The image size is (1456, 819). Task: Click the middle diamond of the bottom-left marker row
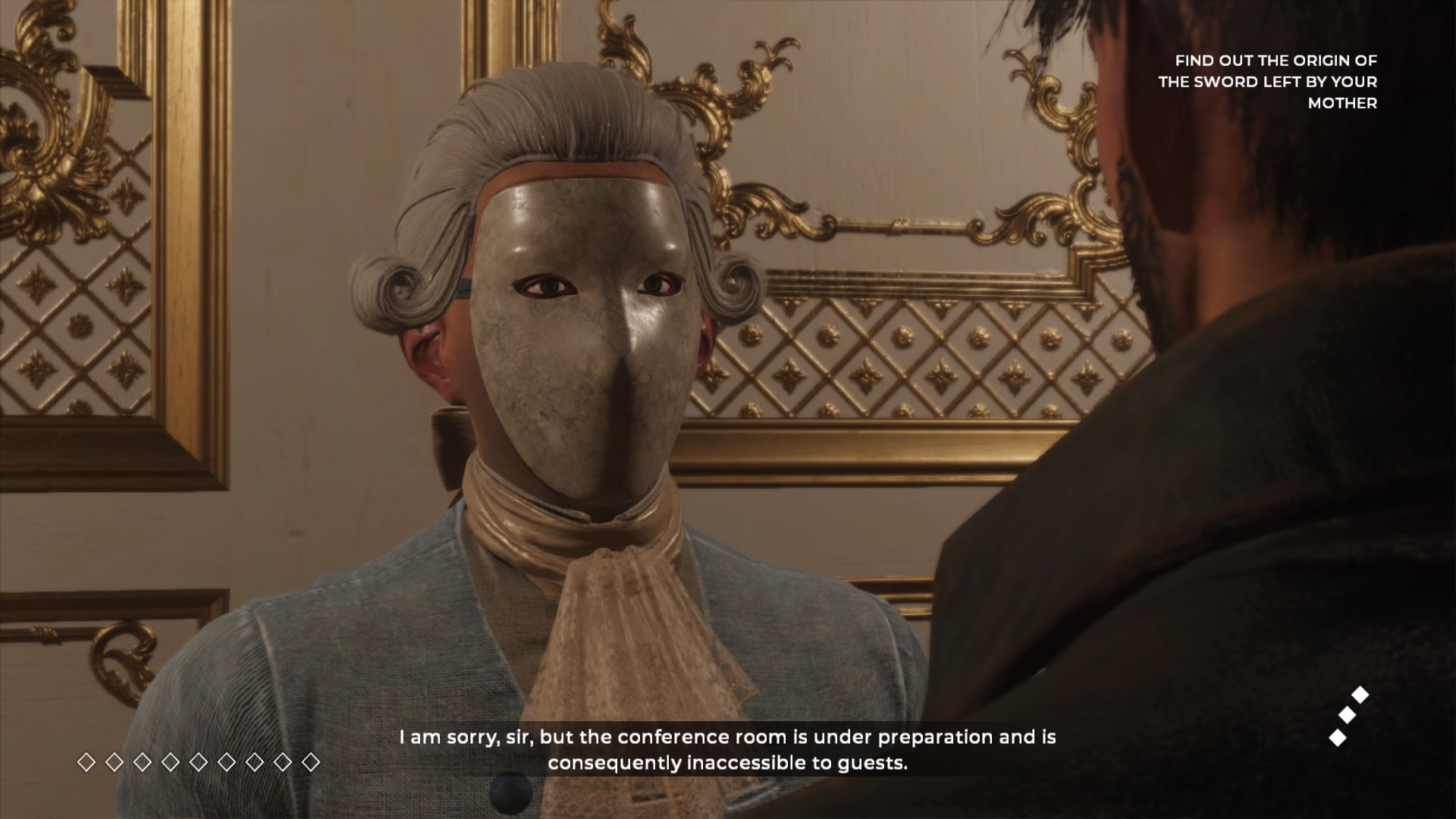tap(200, 761)
